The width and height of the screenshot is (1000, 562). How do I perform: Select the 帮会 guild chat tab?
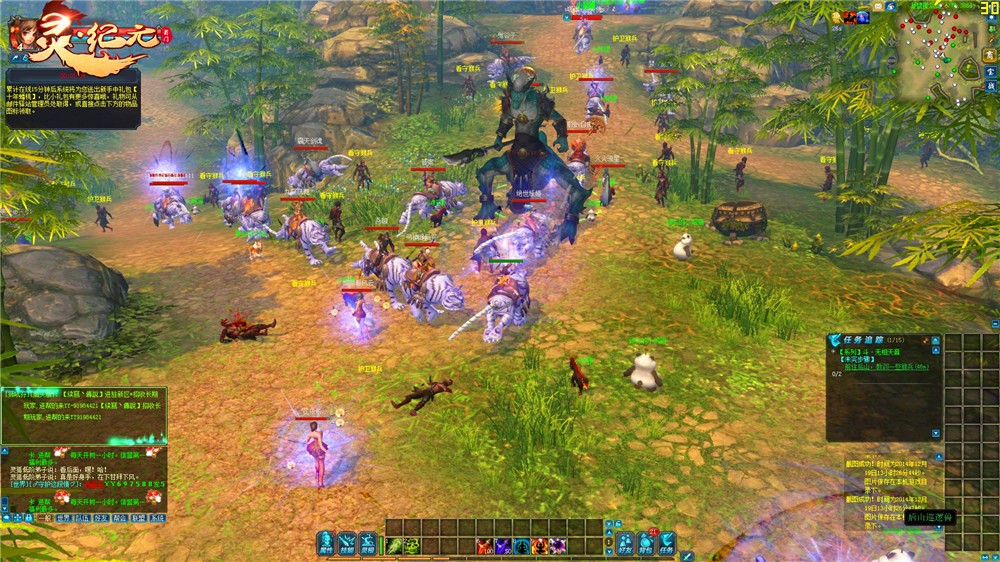pos(120,519)
